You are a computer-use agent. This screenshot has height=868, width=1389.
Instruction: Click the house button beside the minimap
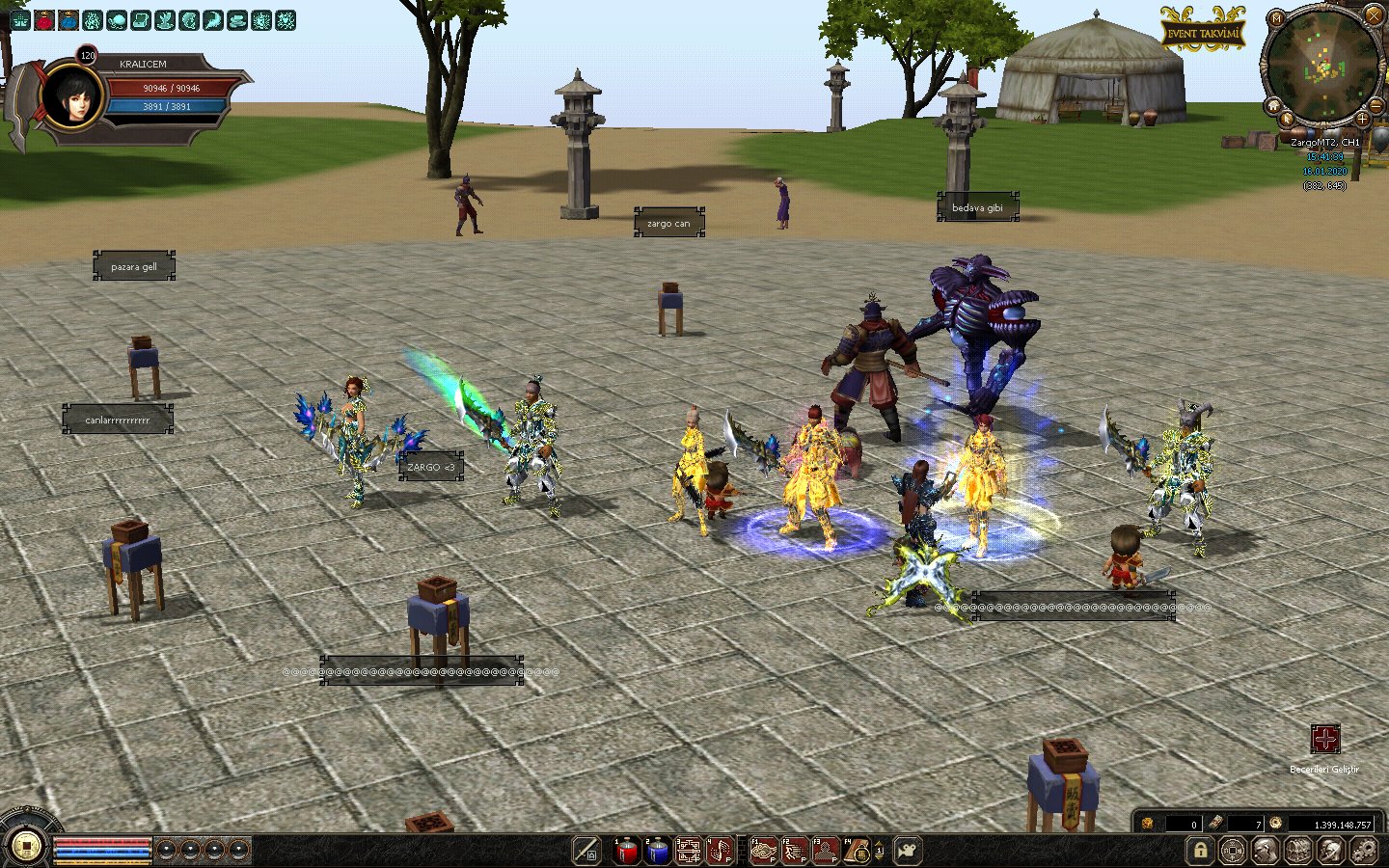click(1273, 106)
